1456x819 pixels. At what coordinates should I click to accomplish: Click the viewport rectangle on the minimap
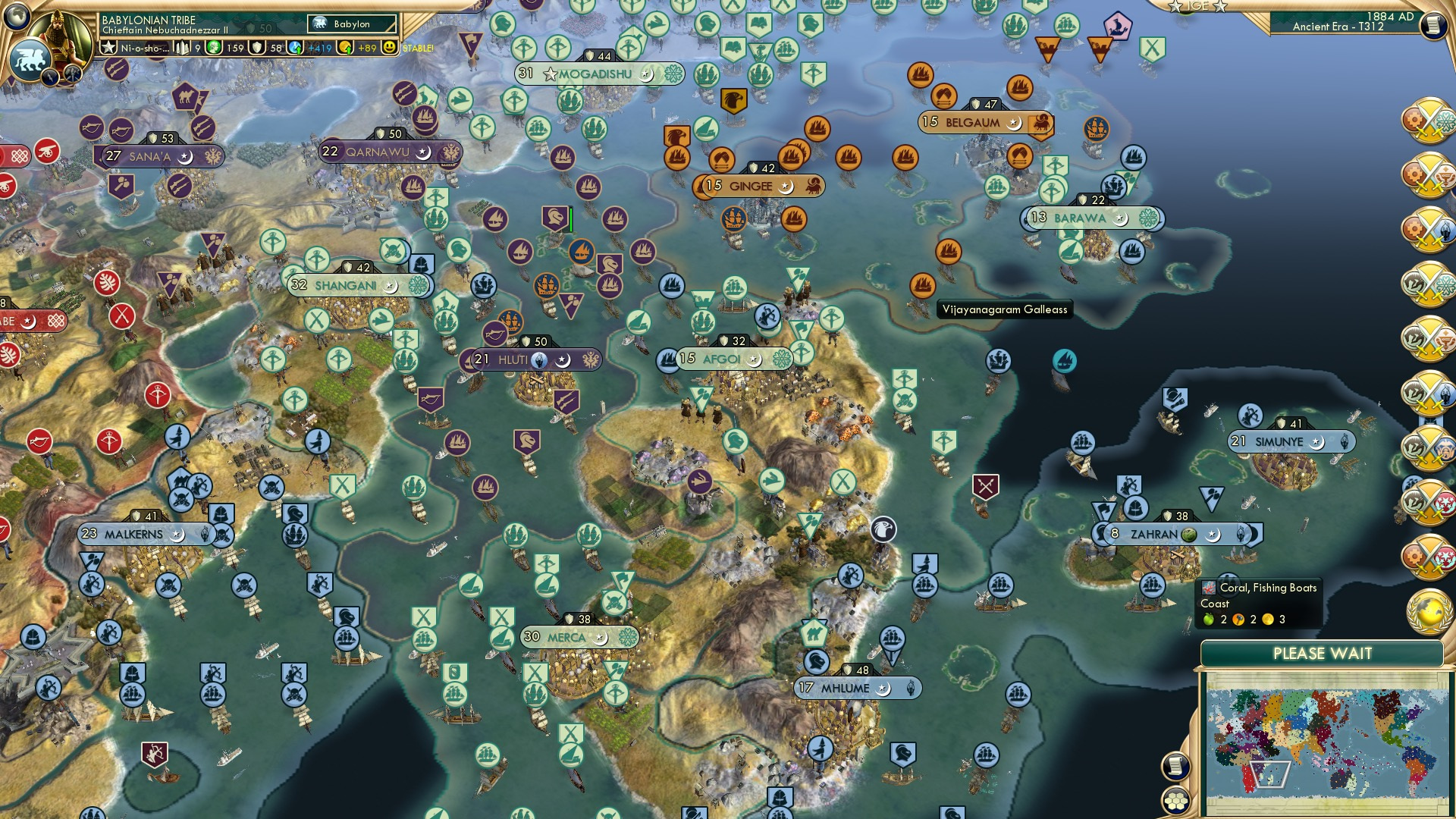click(1270, 776)
